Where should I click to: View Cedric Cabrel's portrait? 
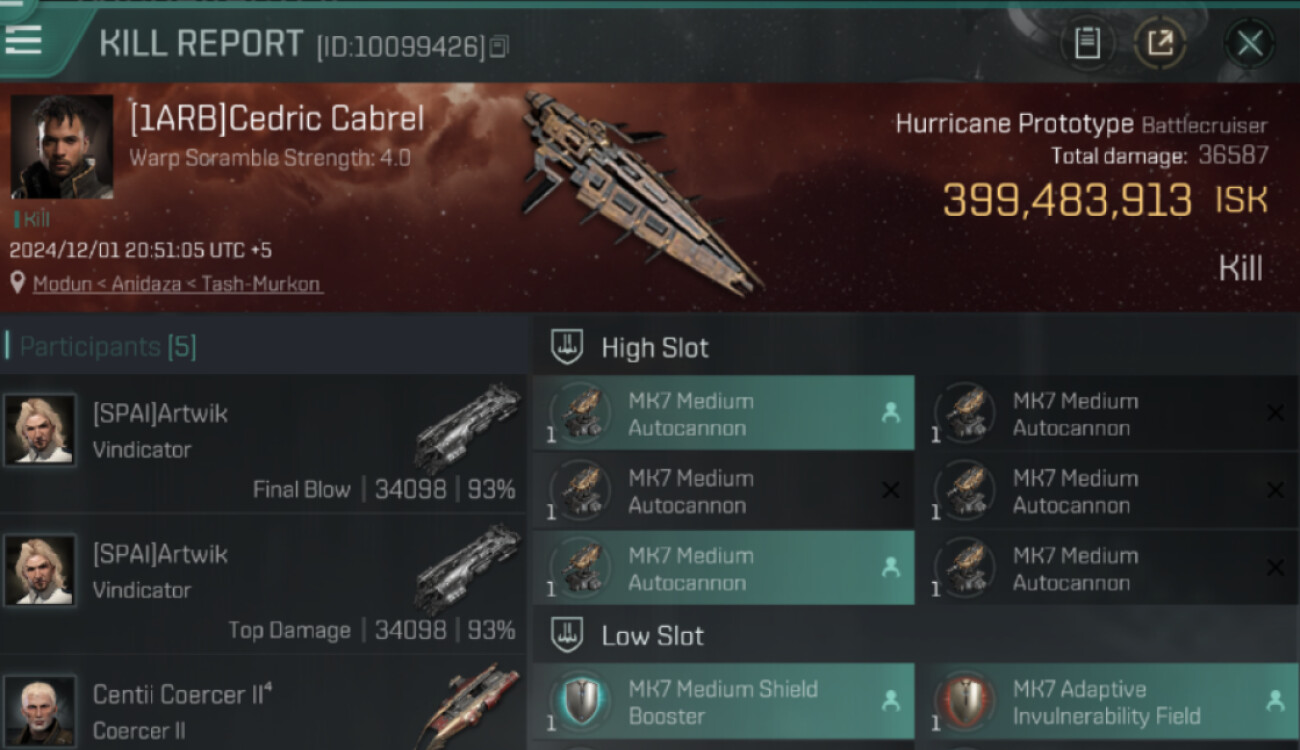pos(62,147)
